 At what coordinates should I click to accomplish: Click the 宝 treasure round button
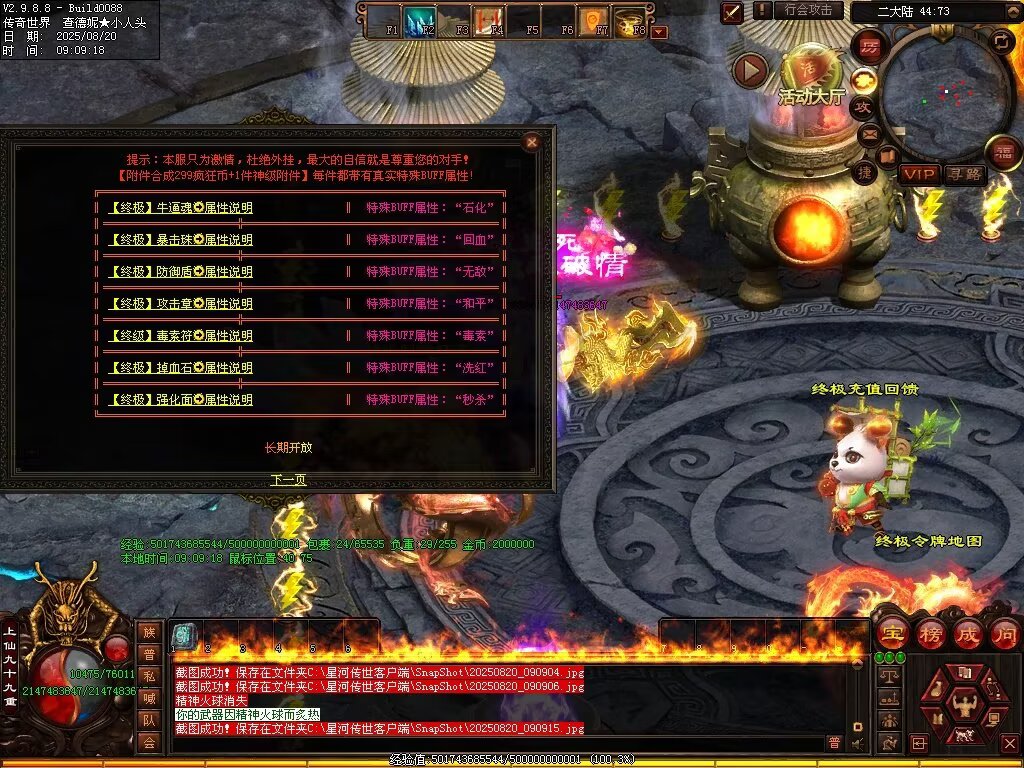[891, 634]
